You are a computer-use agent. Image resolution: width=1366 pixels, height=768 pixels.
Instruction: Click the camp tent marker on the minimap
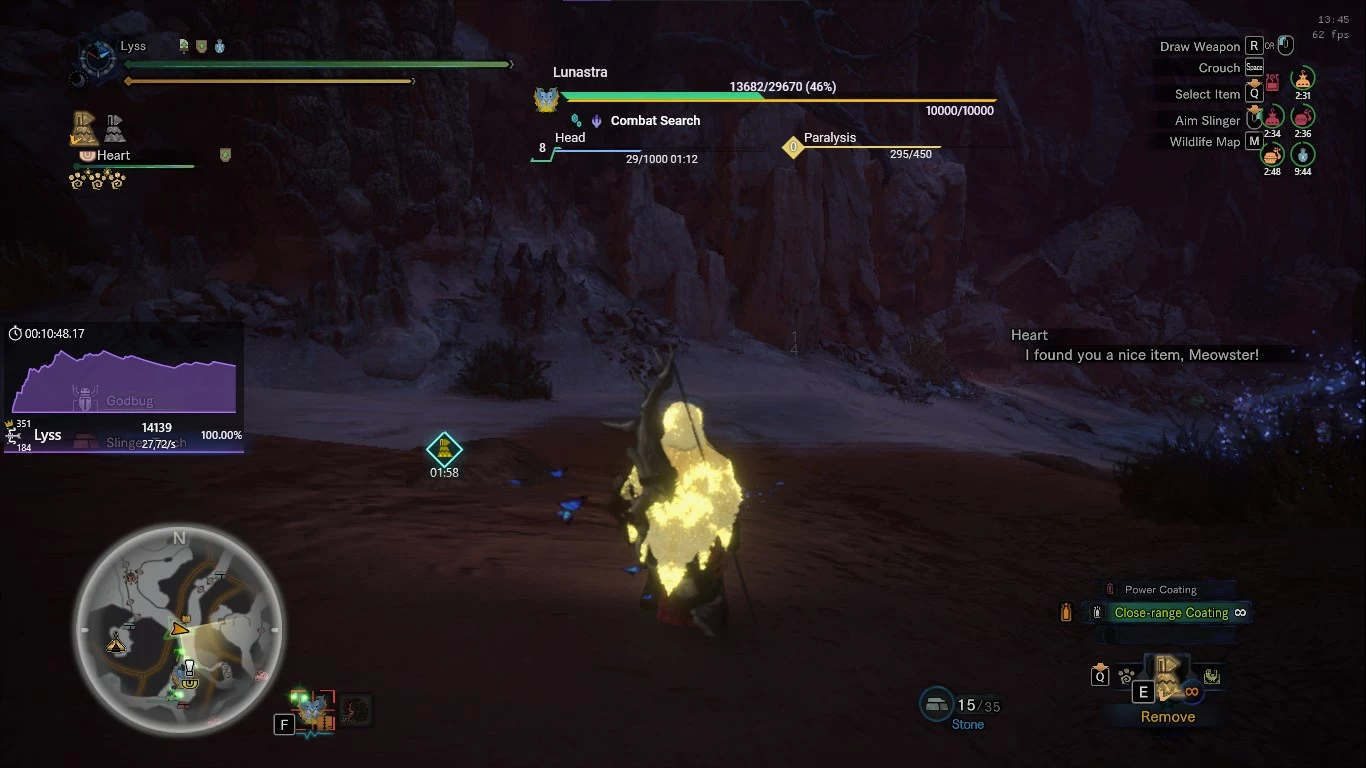pos(117,644)
